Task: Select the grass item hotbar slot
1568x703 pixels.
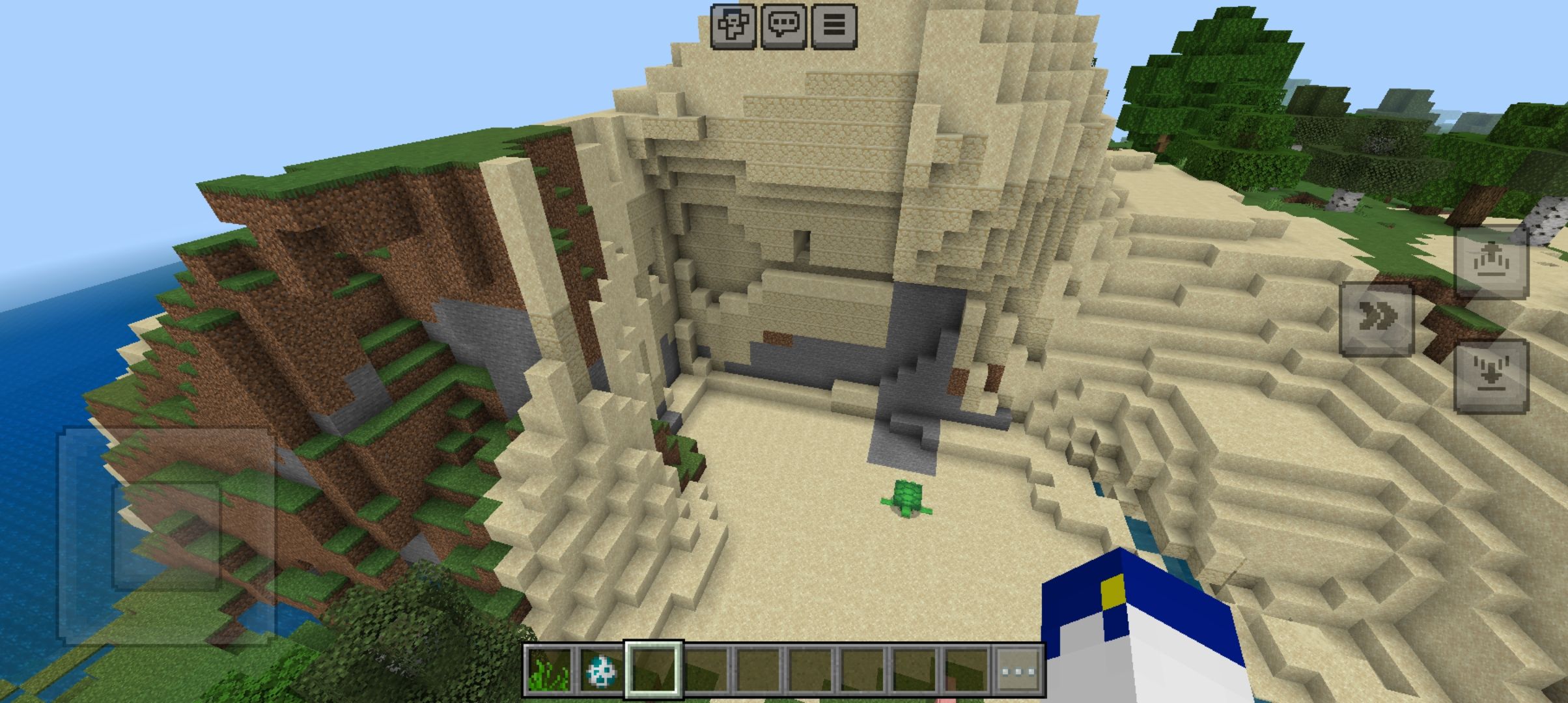Action: [548, 670]
